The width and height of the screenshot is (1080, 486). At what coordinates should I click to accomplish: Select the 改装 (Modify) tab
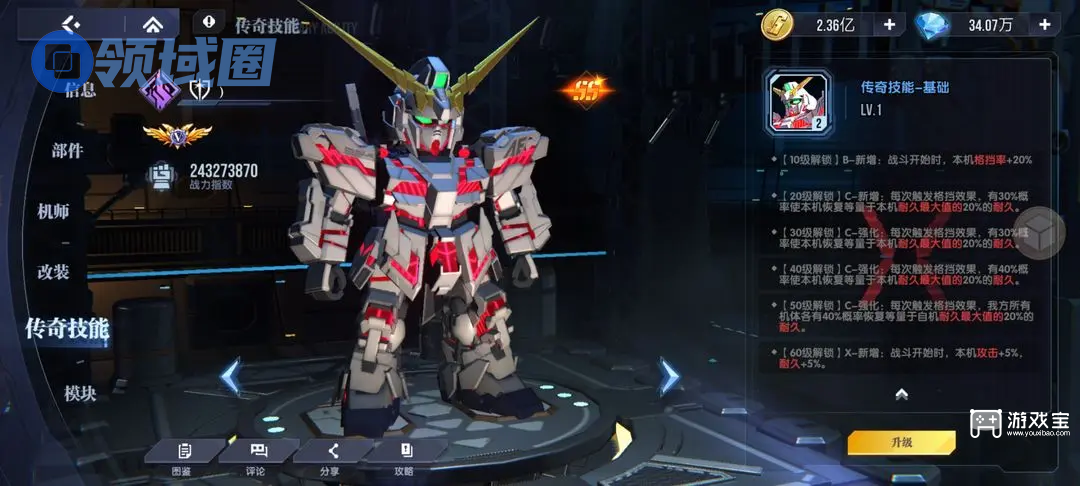click(53, 272)
